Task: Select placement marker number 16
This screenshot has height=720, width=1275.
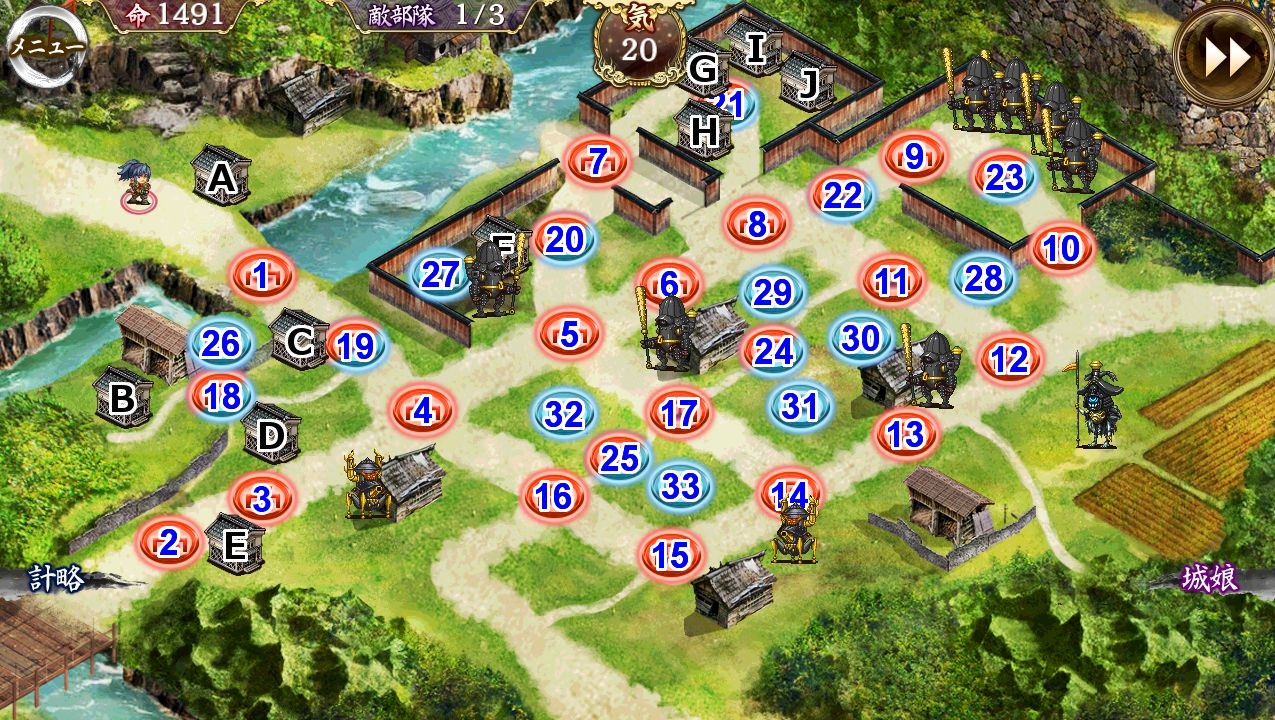Action: coord(553,495)
